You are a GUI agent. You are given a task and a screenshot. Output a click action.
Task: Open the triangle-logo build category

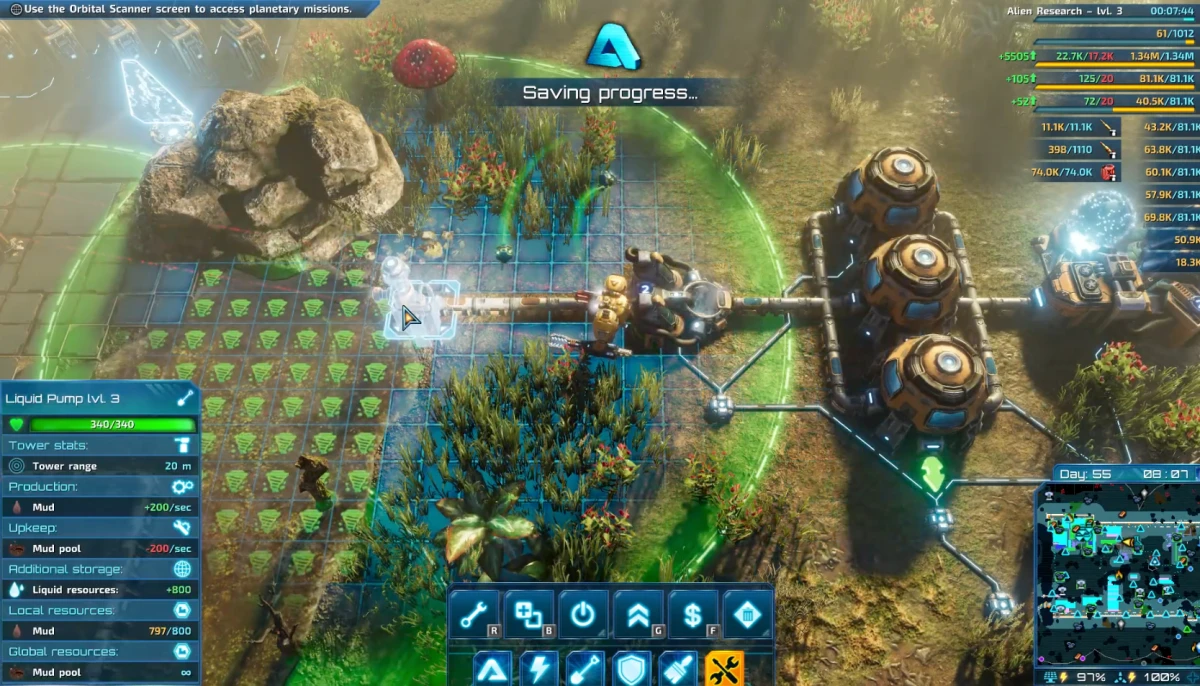click(x=492, y=668)
